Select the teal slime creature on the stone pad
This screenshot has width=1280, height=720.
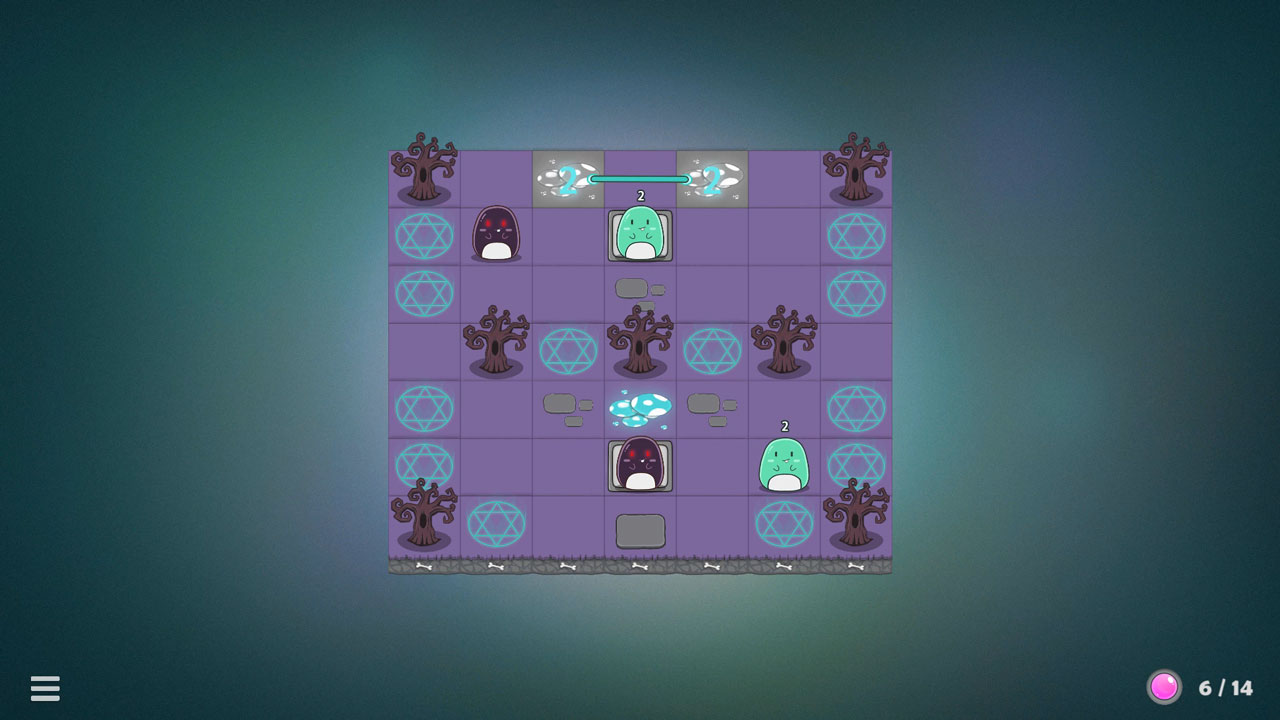point(640,235)
